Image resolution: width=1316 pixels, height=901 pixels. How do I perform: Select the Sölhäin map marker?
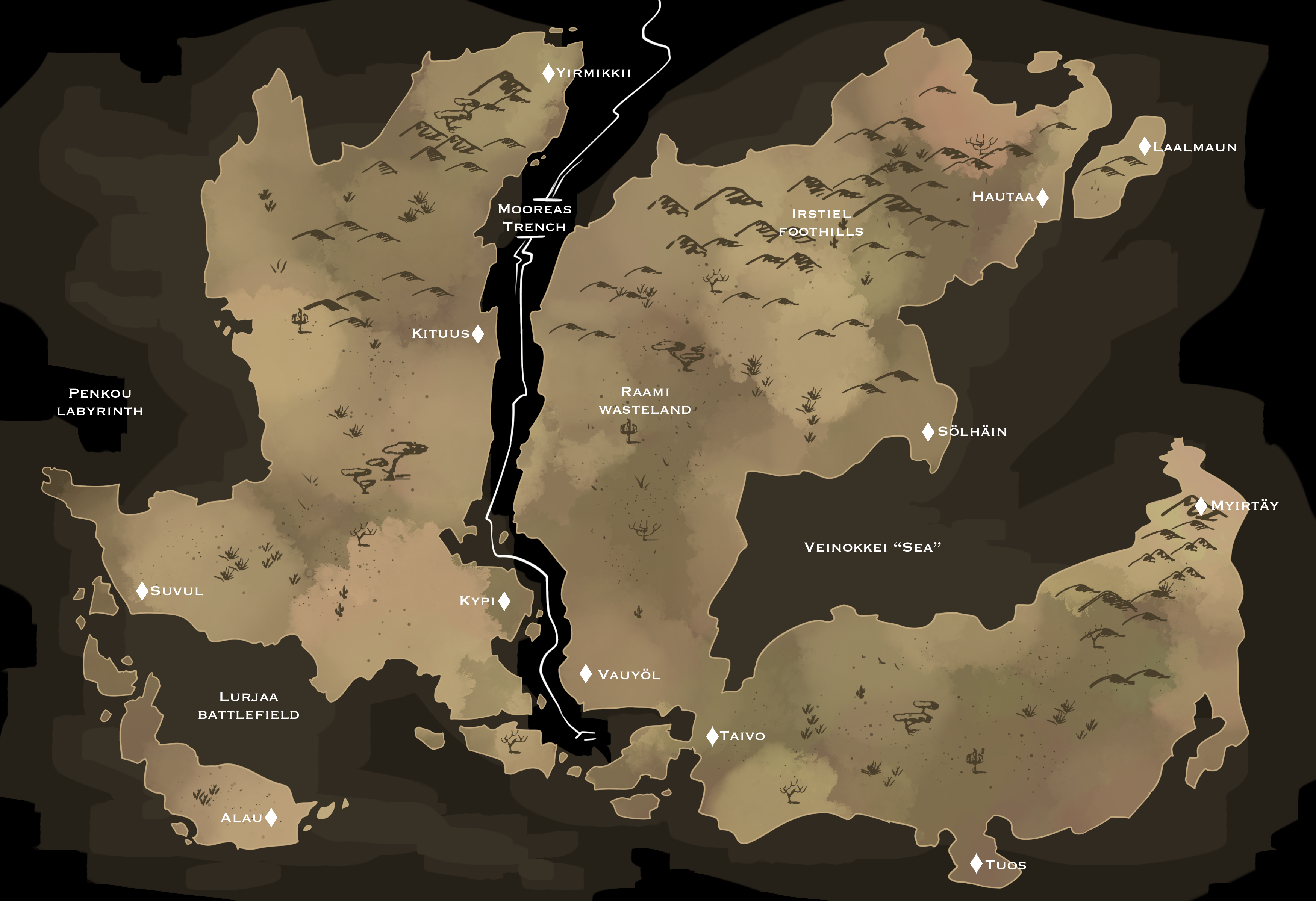[x=928, y=432]
